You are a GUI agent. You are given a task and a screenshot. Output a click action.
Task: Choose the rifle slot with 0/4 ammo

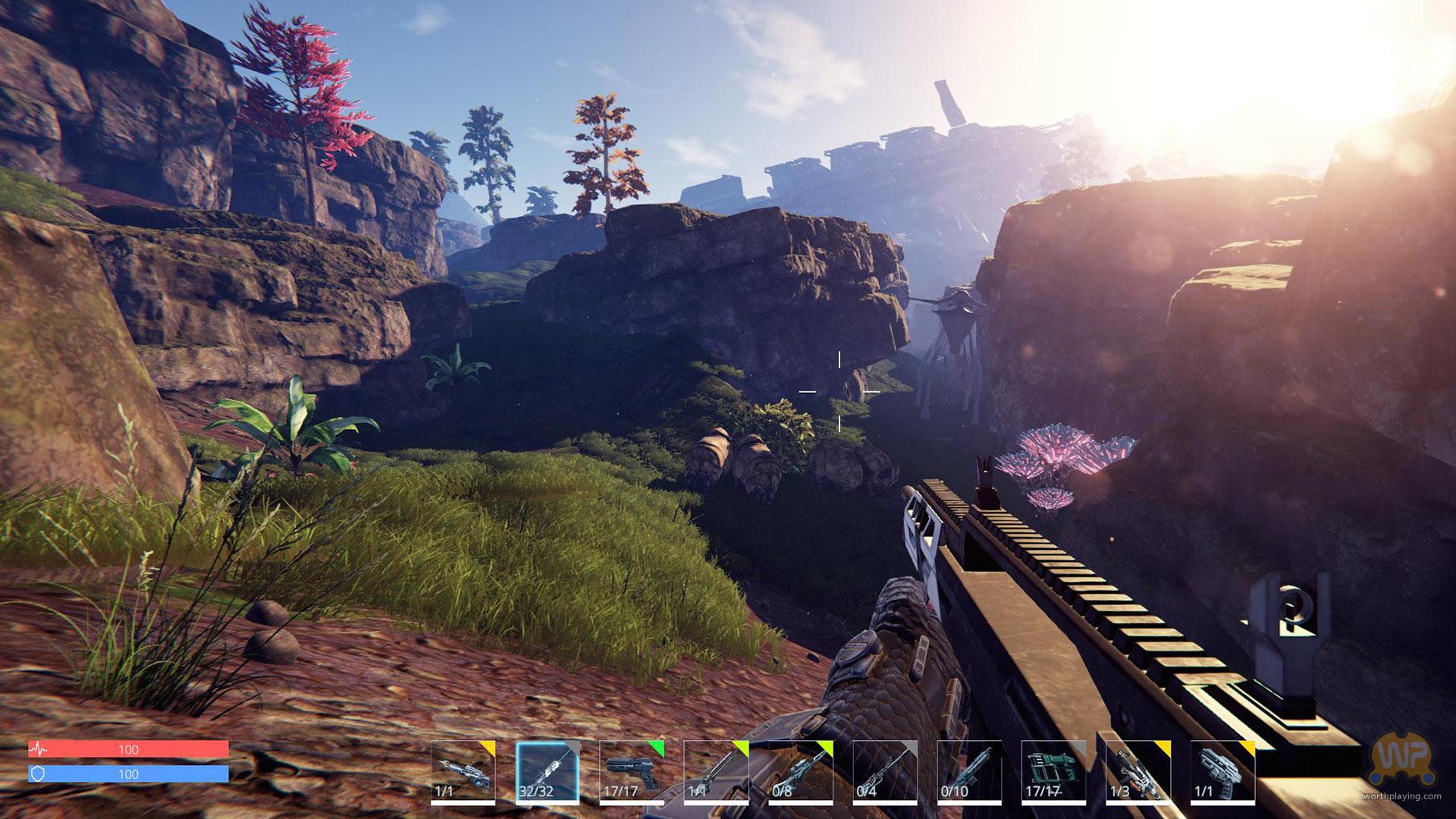885,771
